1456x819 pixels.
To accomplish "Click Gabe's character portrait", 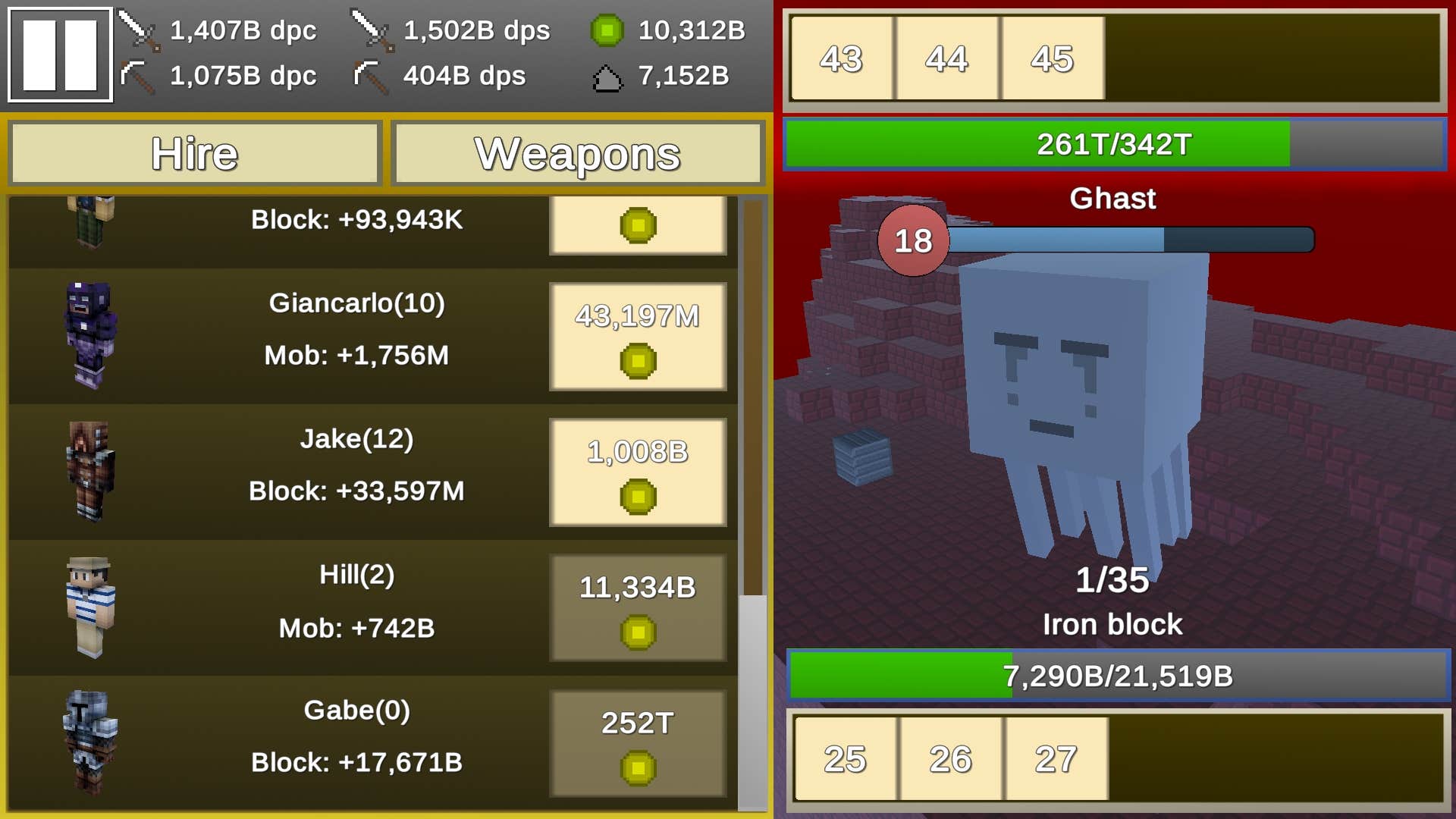I will pyautogui.click(x=91, y=742).
